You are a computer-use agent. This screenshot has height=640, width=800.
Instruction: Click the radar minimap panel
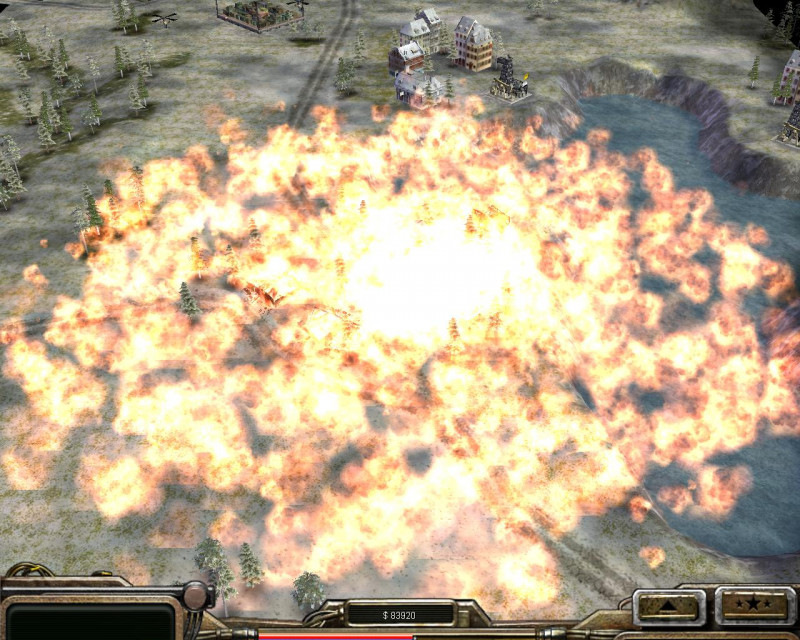tap(90, 620)
